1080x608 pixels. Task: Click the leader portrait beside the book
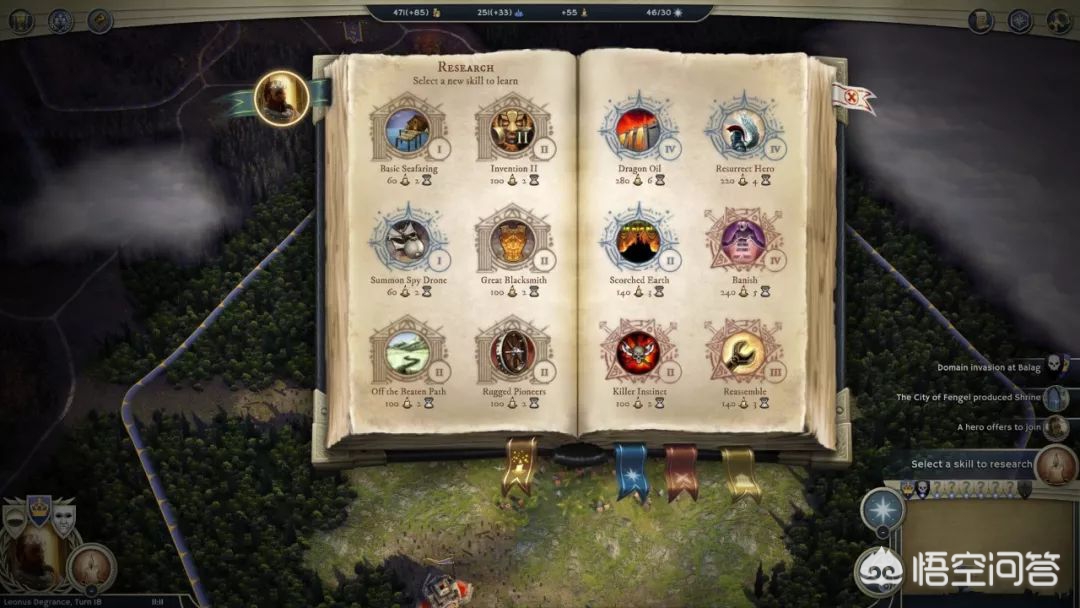click(280, 97)
